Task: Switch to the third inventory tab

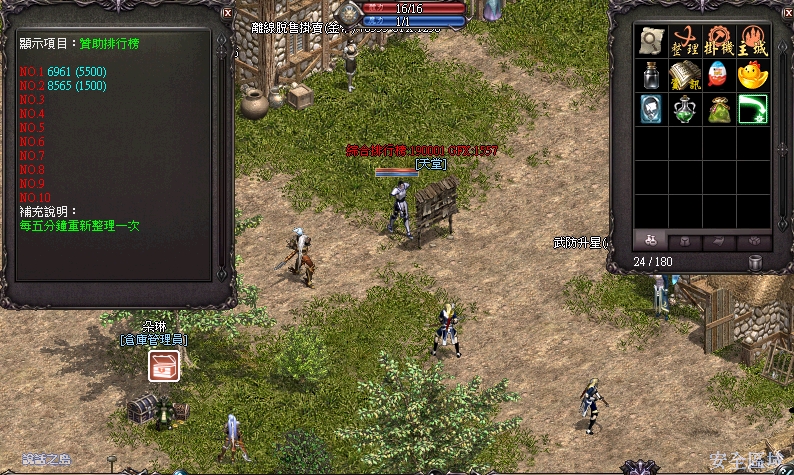Action: 719,240
